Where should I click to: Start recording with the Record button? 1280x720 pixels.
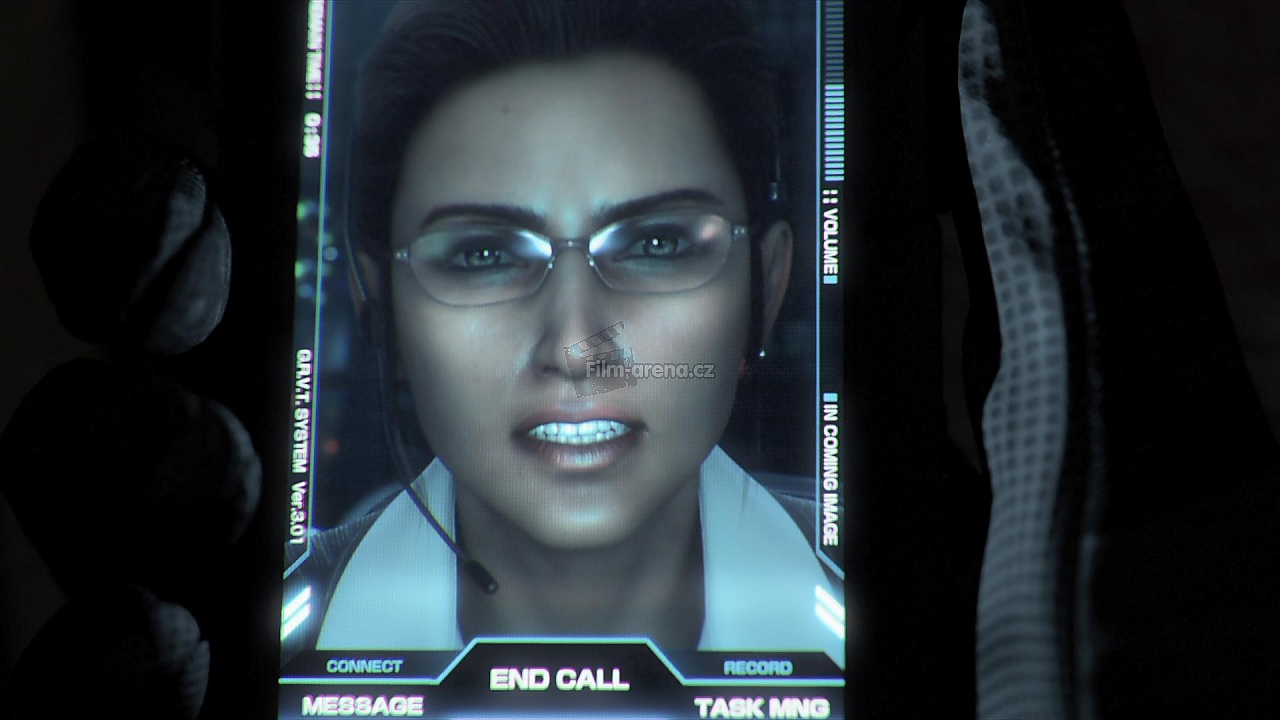coord(757,667)
